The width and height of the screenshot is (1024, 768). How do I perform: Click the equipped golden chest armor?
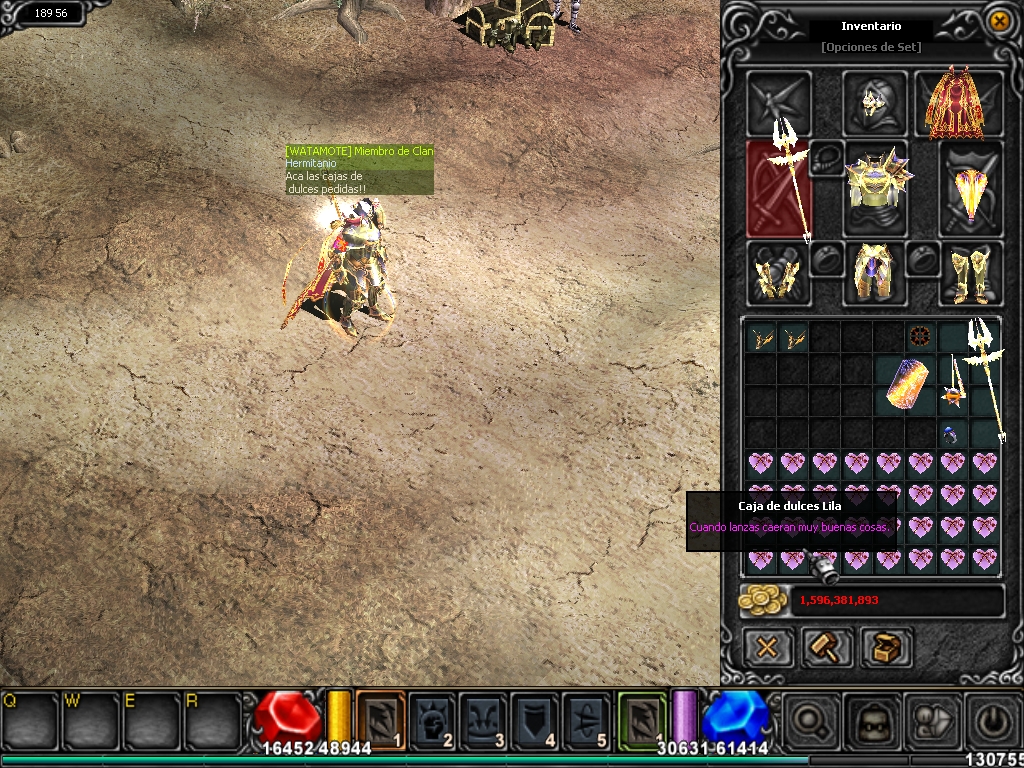click(875, 187)
